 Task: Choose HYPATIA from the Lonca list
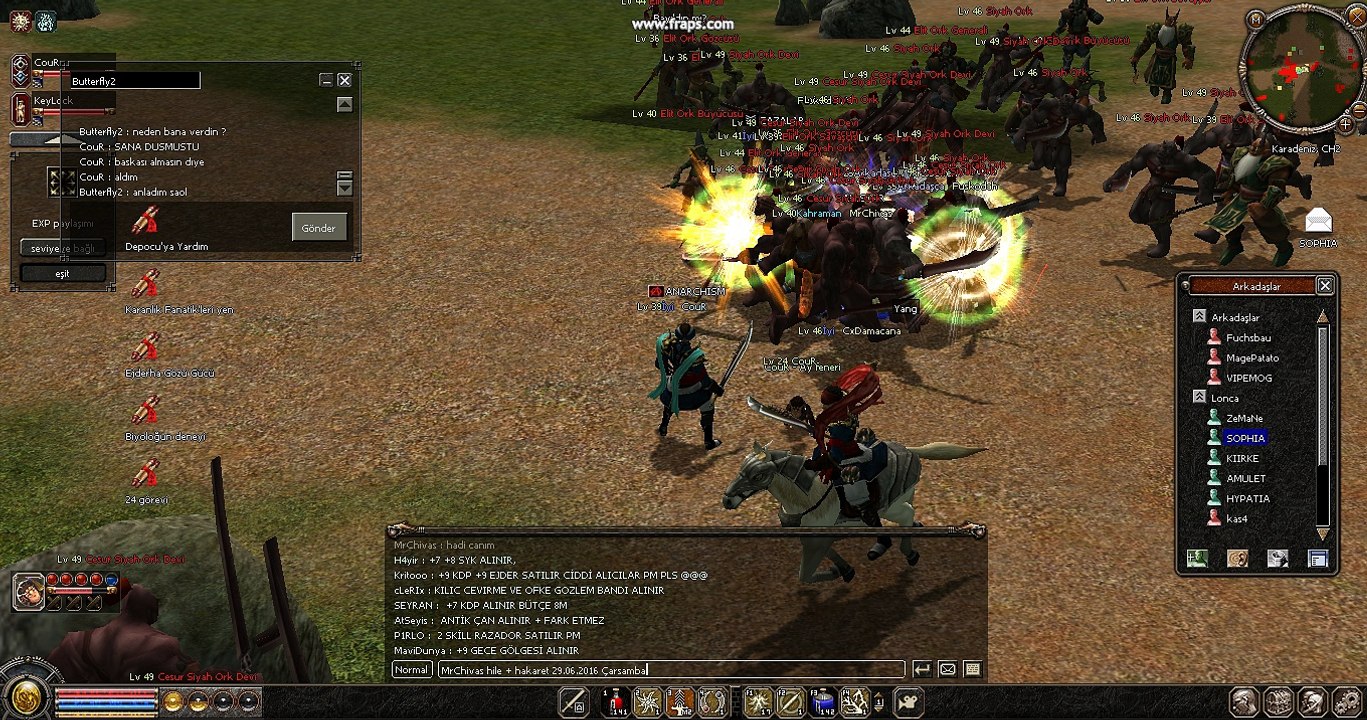point(1247,498)
